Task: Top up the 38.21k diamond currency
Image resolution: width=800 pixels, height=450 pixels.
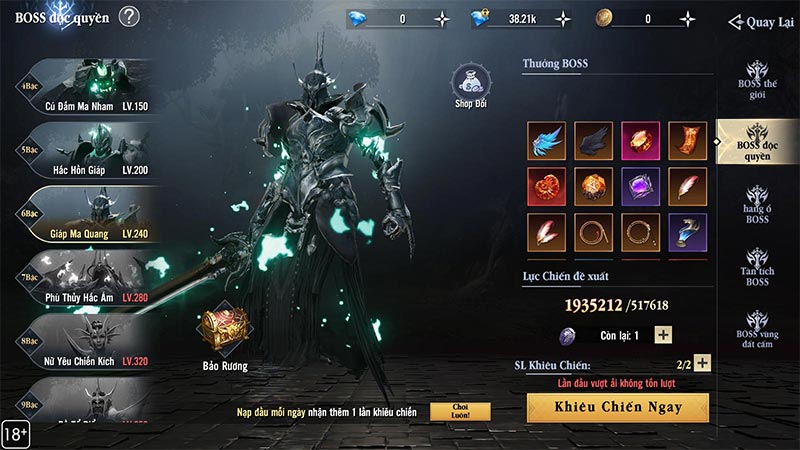Action: (x=563, y=18)
